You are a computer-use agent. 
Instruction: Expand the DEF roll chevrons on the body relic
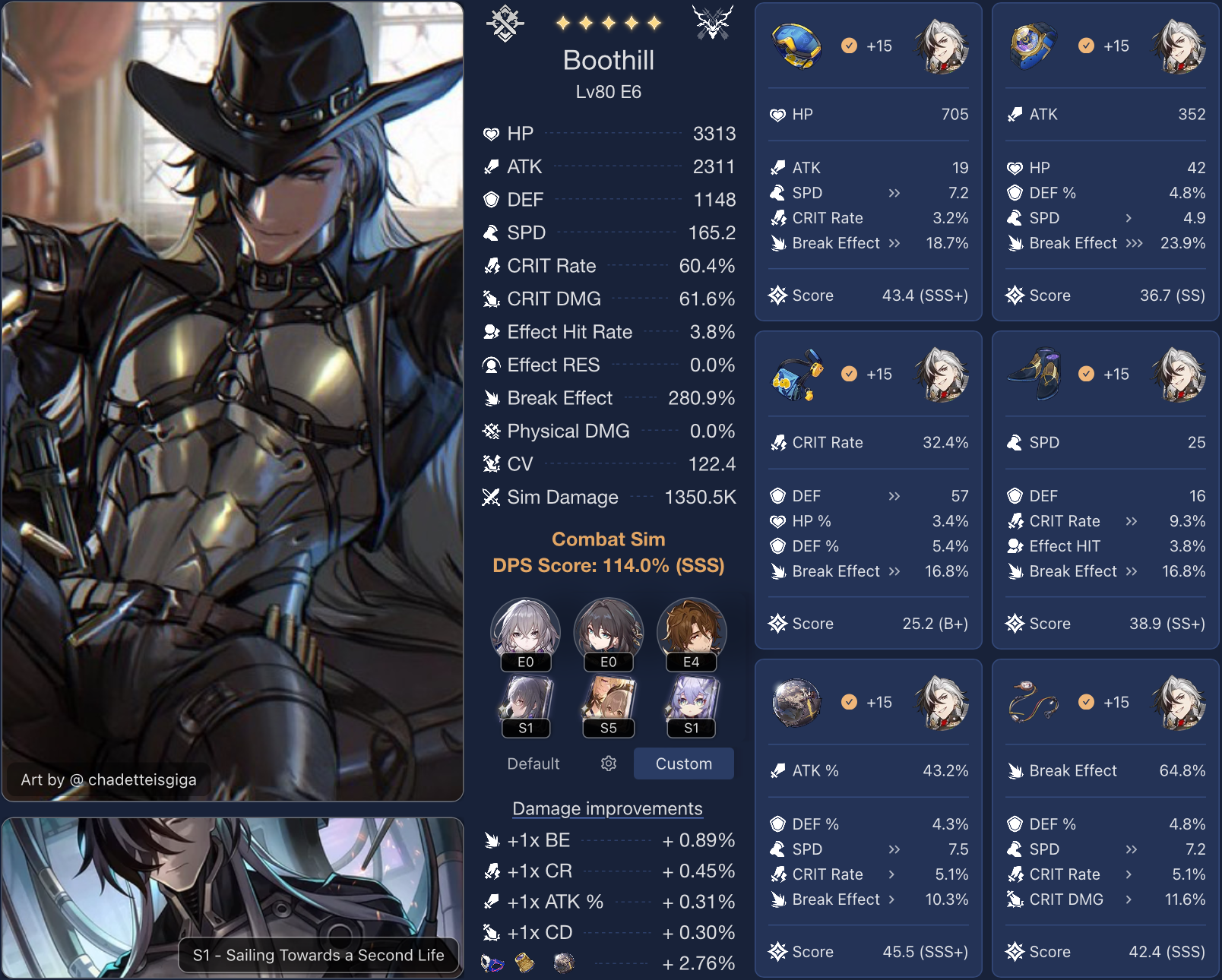coord(894,496)
